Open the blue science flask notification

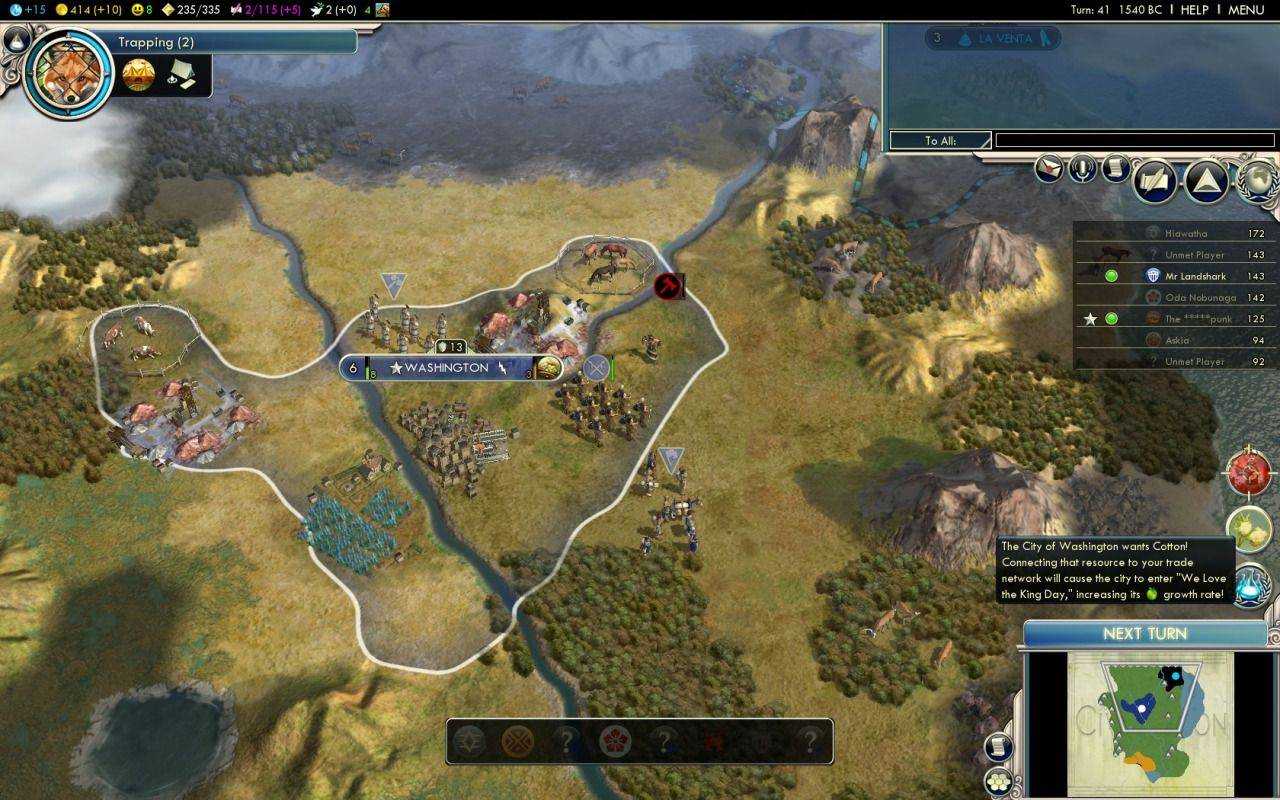(1249, 586)
